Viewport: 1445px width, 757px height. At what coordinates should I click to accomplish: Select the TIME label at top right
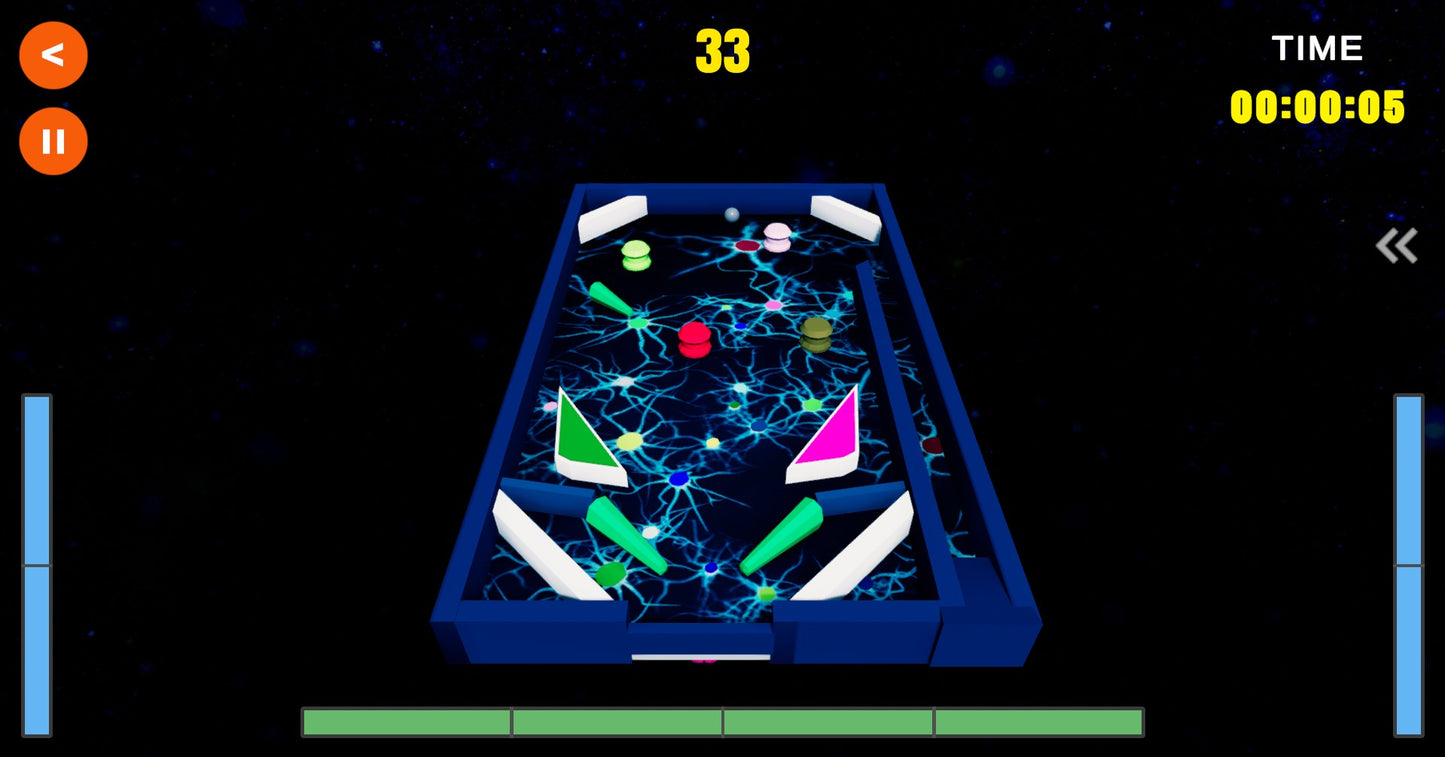[x=1317, y=48]
